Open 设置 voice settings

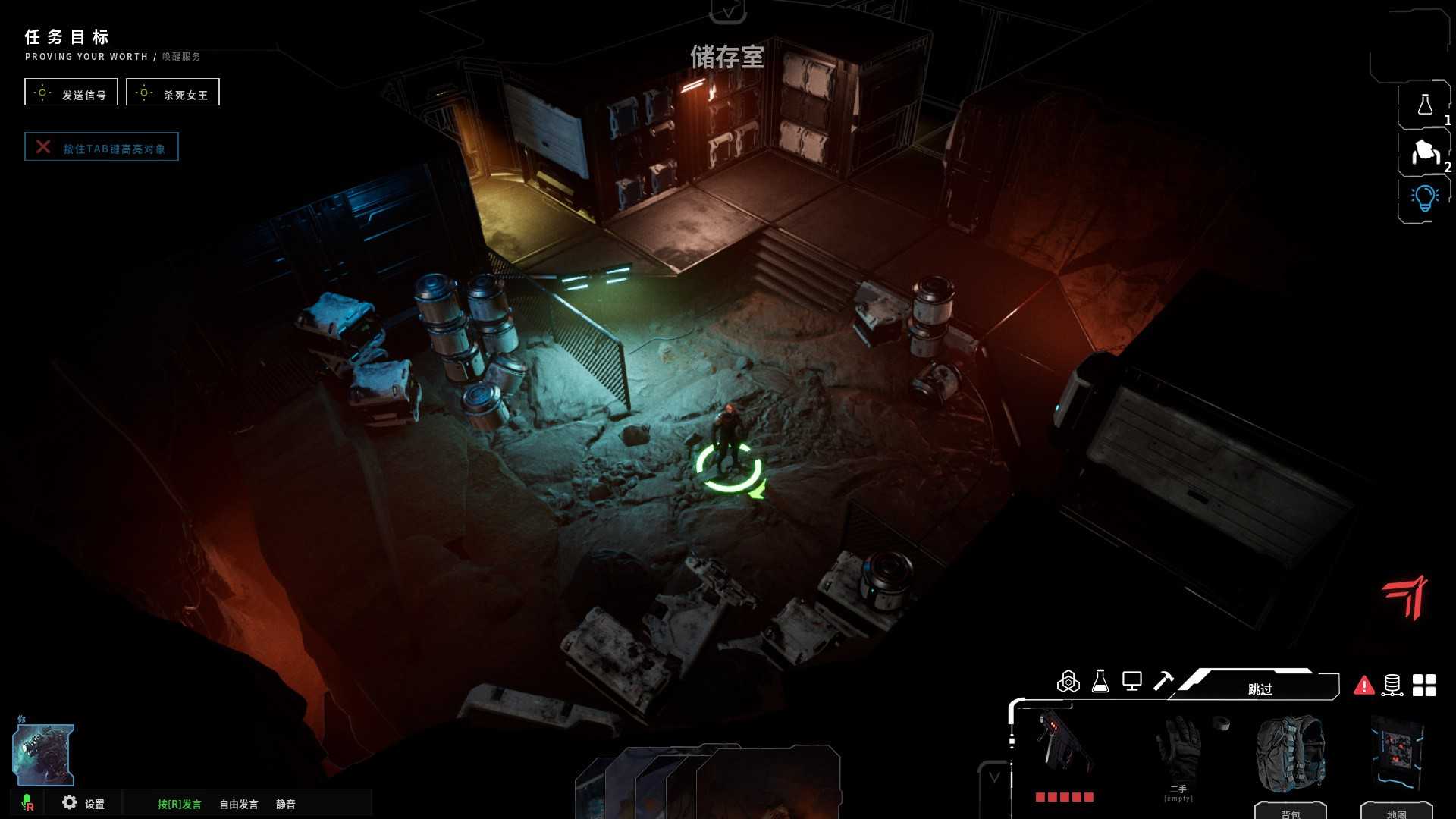83,803
